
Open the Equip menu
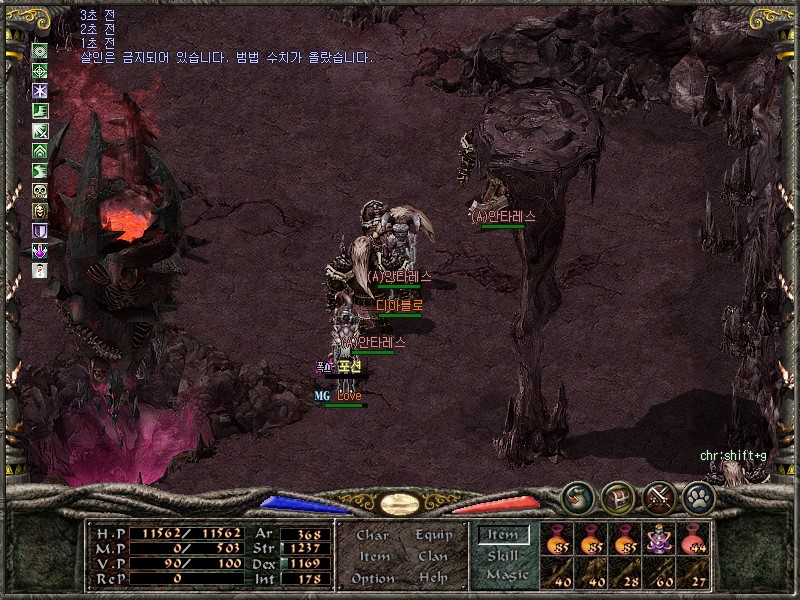tap(433, 535)
